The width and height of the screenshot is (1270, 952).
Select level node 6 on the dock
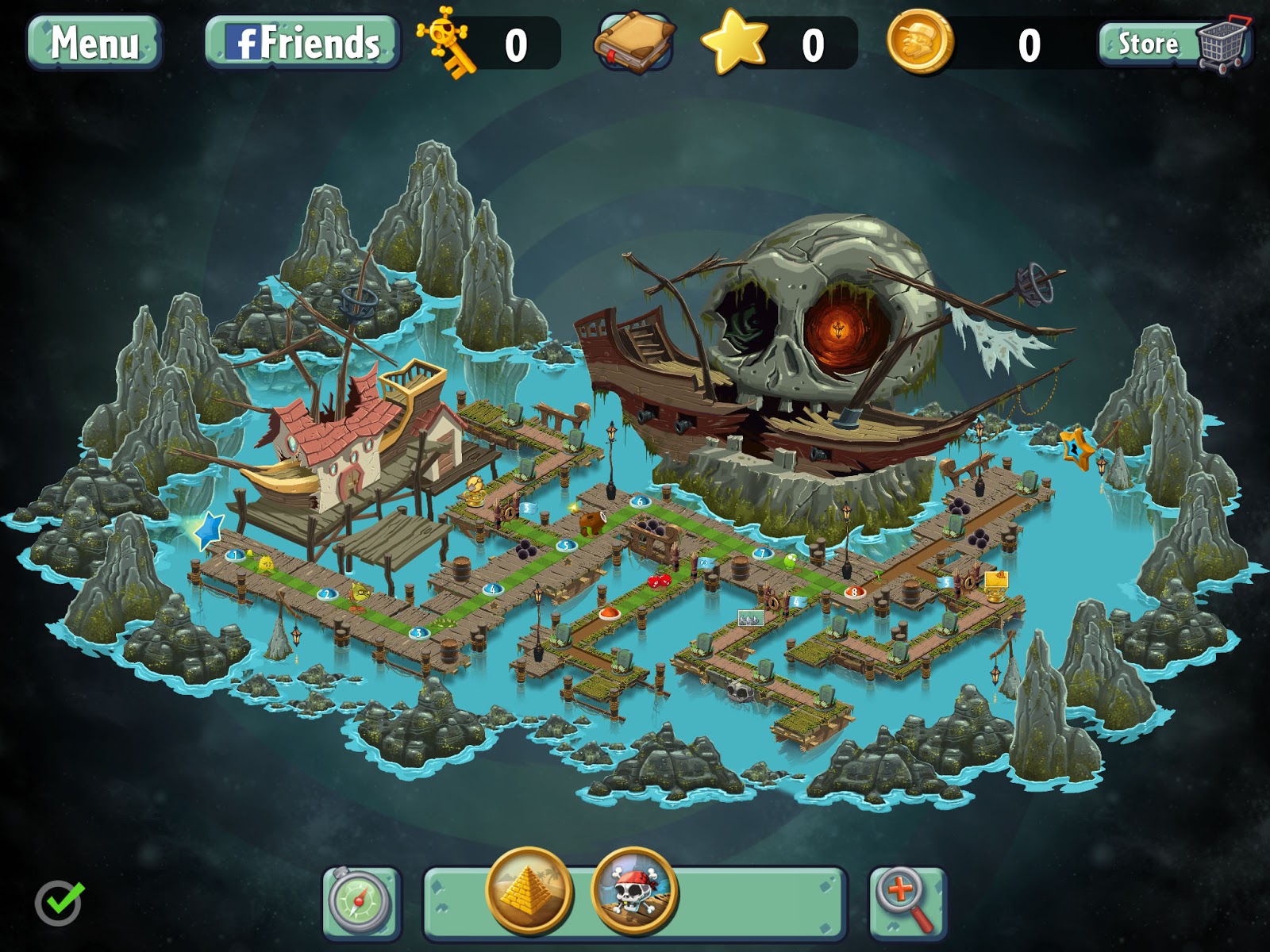tap(639, 501)
